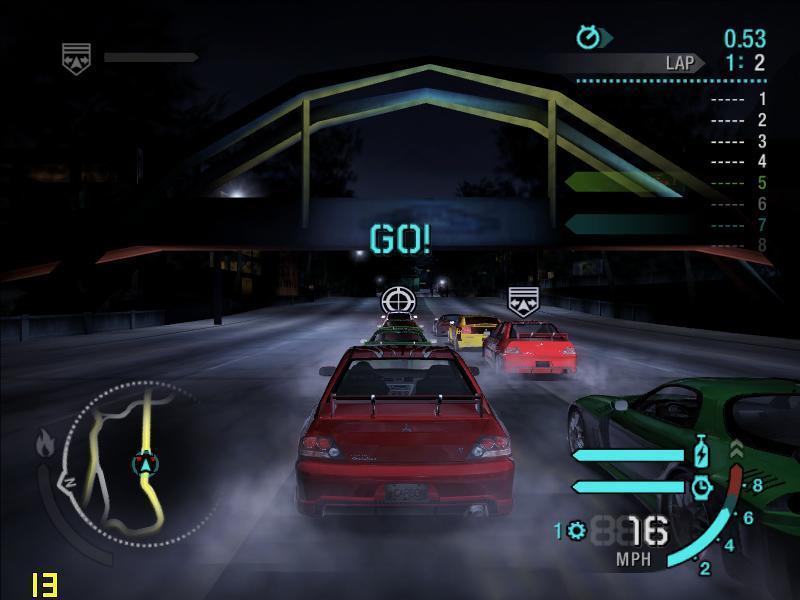This screenshot has width=800, height=600.
Task: Select the player arrow marker on minimap
Action: coord(146,464)
